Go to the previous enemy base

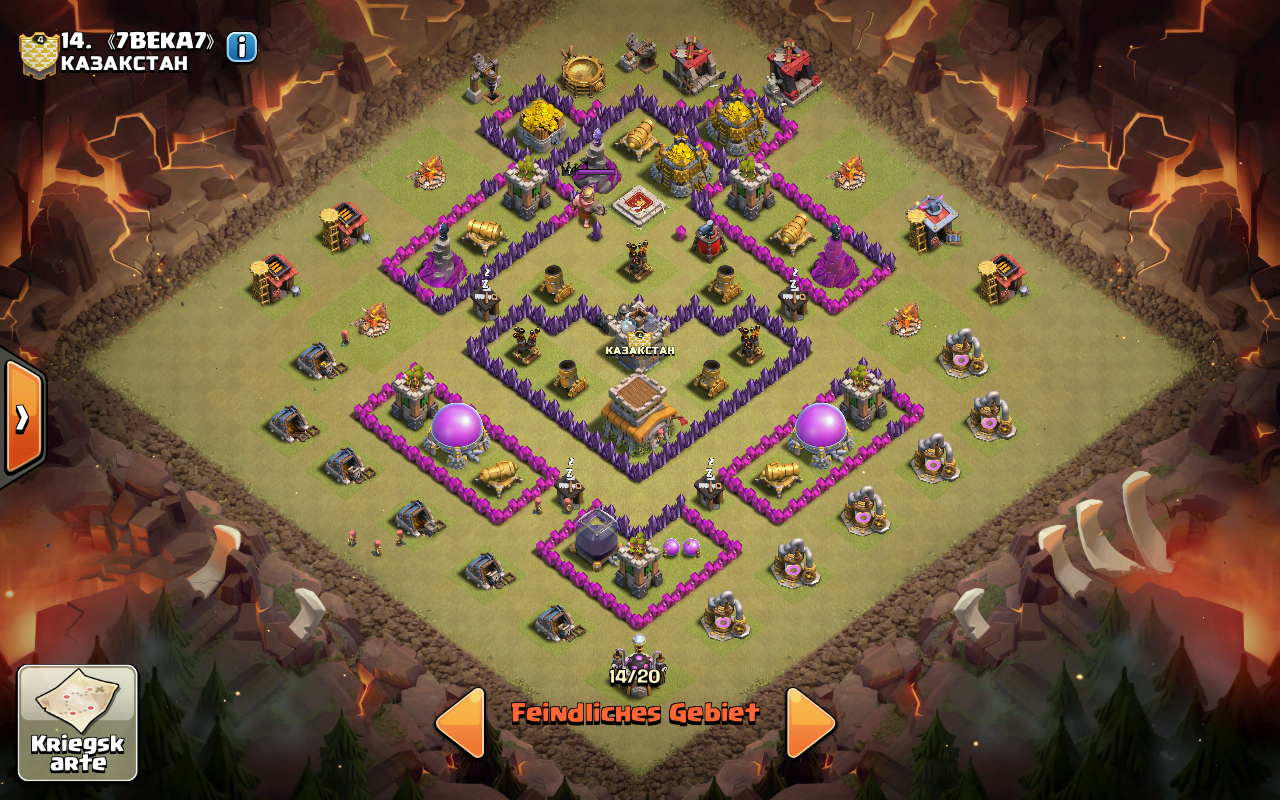click(460, 721)
